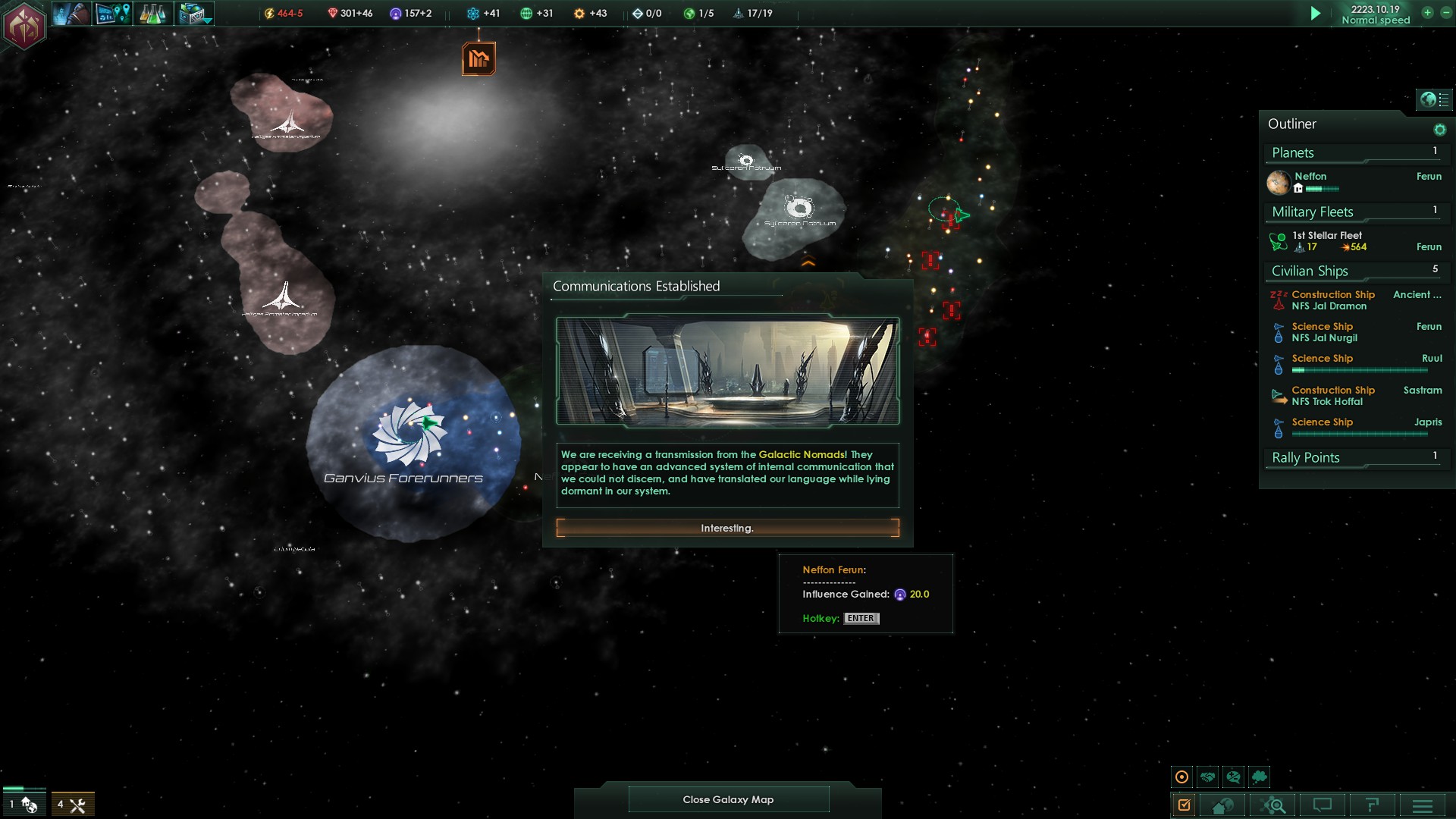This screenshot has height=819, width=1456.
Task: Open Outliner settings gear
Action: (1439, 130)
